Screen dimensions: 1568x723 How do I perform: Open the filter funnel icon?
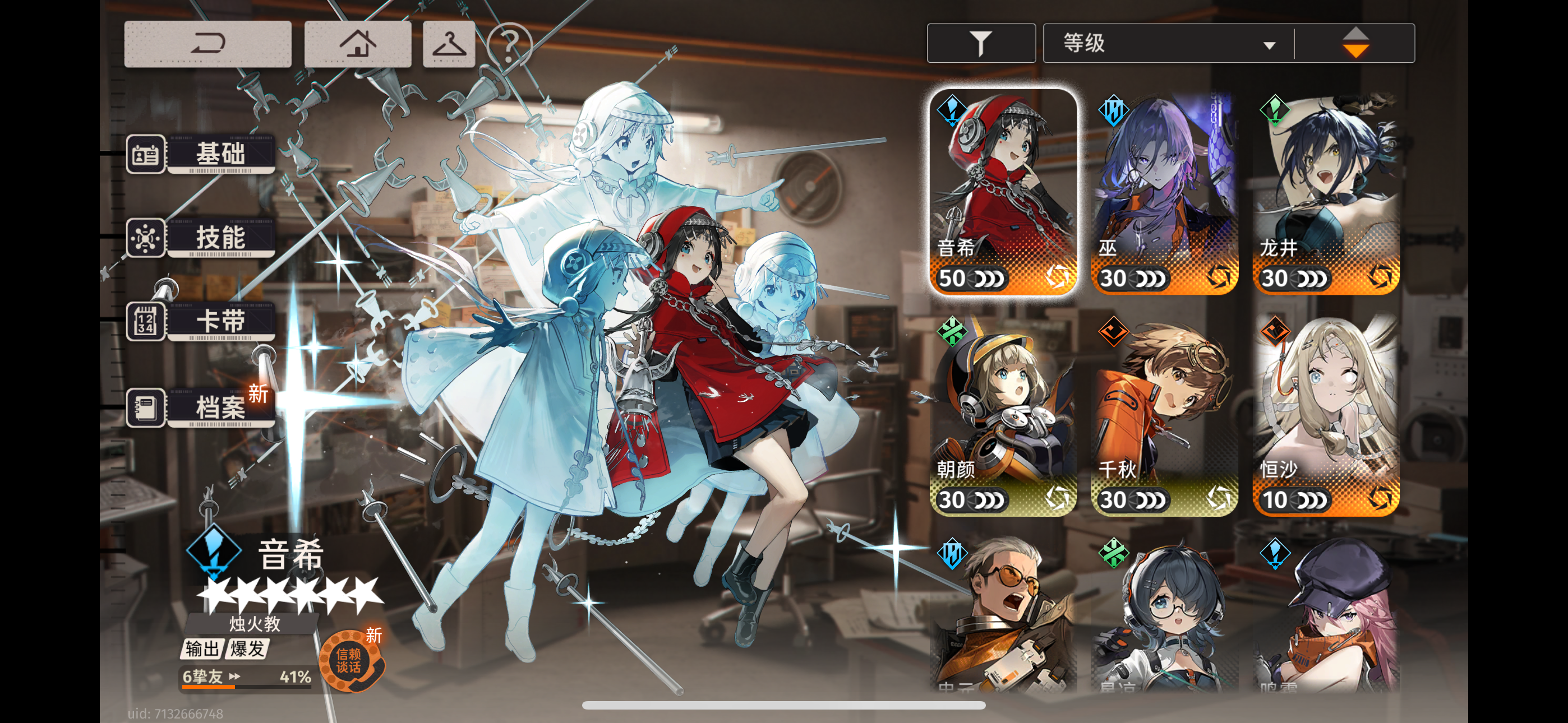coord(981,43)
